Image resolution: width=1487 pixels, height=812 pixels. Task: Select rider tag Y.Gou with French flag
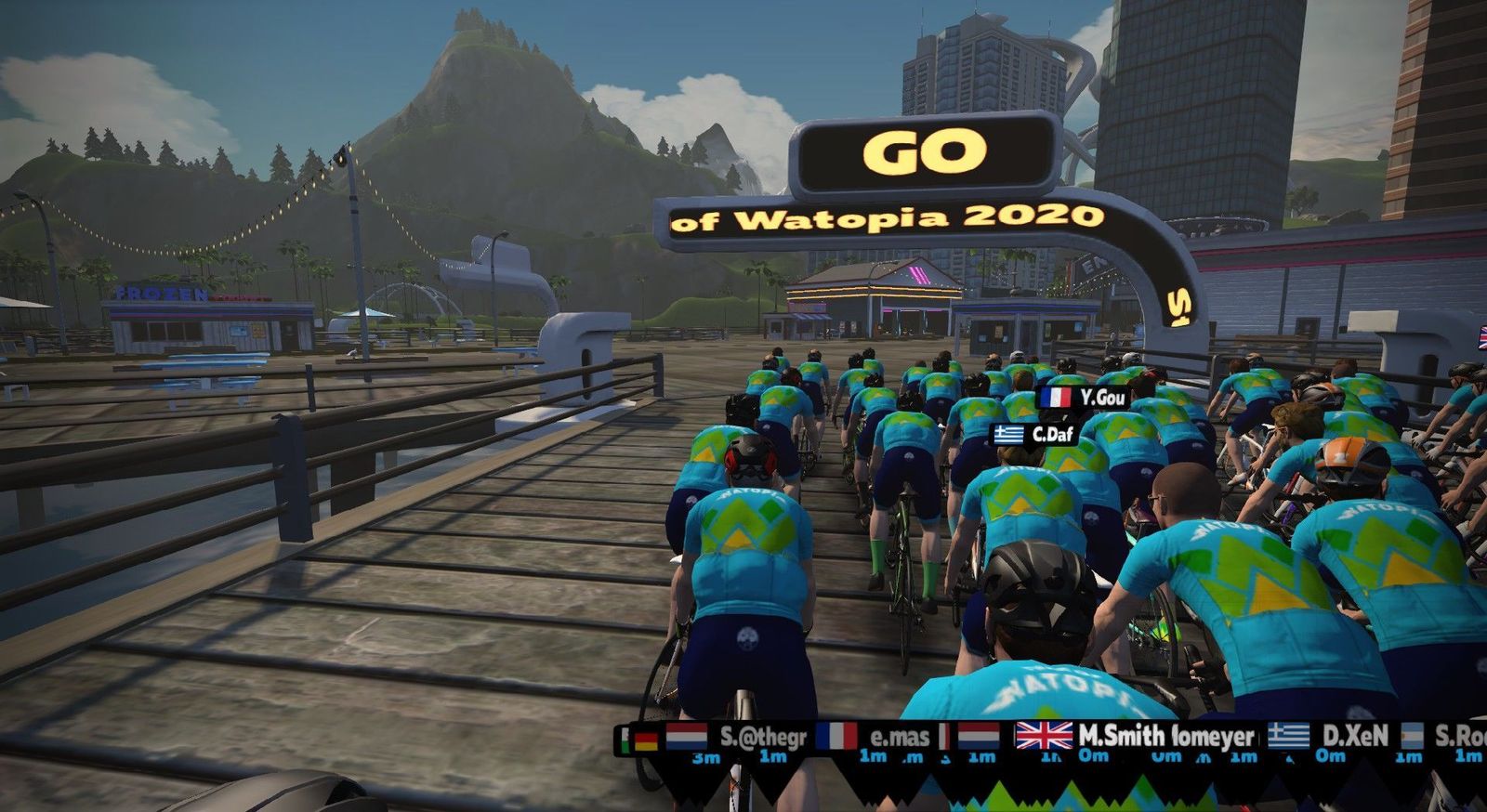(x=1084, y=398)
